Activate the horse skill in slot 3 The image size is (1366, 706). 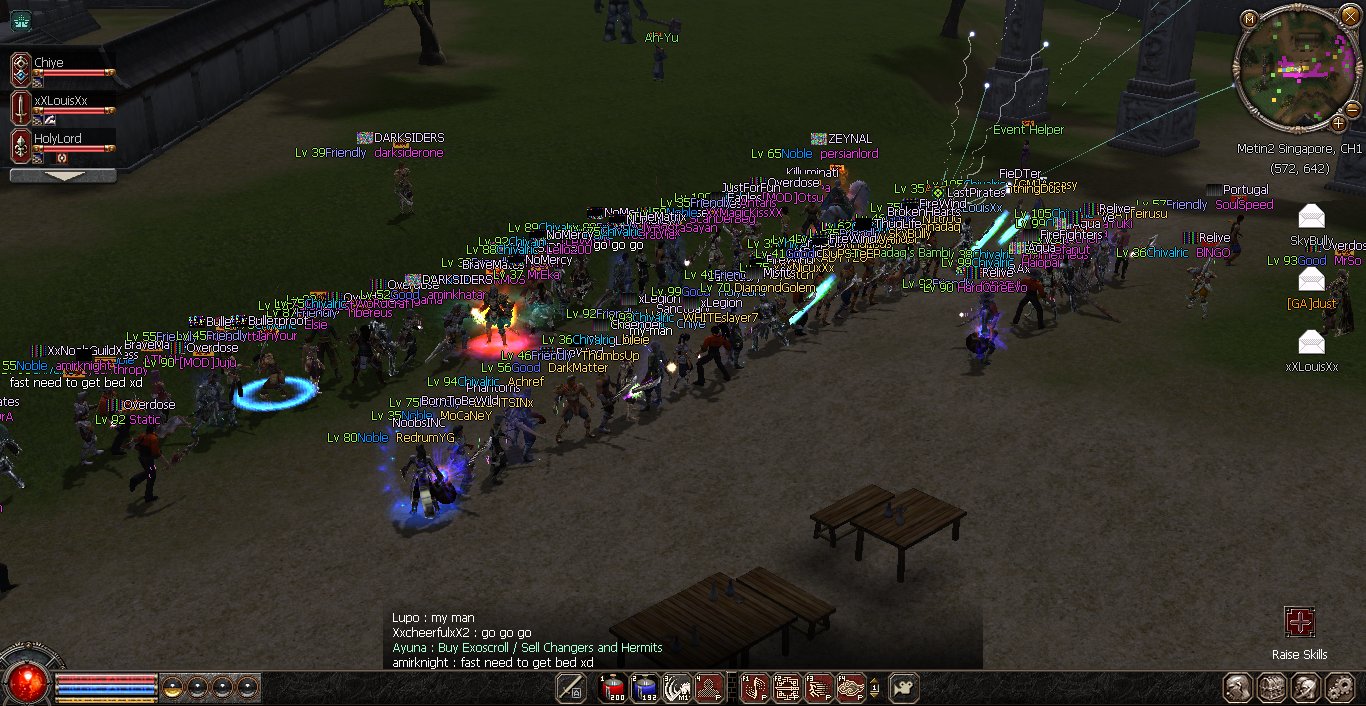tap(678, 688)
